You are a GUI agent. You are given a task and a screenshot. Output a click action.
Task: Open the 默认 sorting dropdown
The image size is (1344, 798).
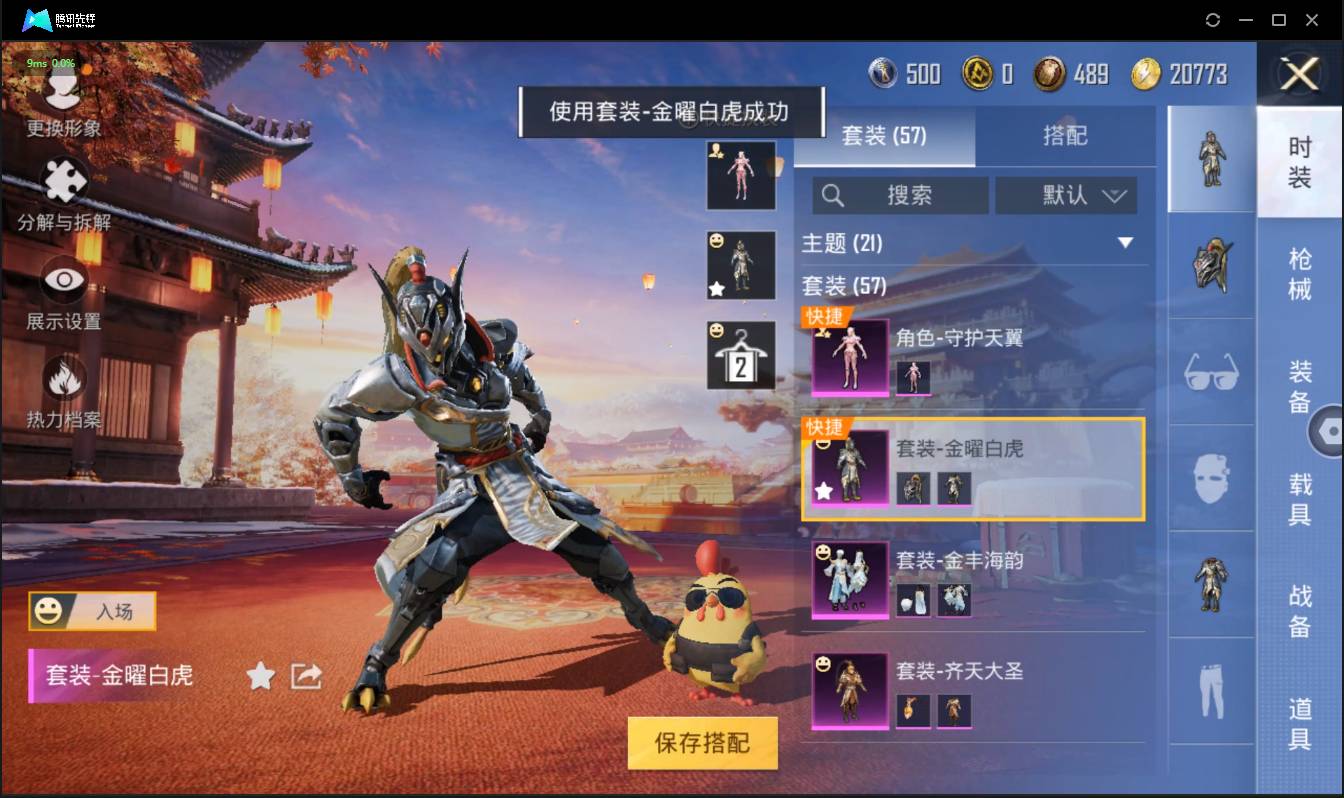coord(1066,195)
